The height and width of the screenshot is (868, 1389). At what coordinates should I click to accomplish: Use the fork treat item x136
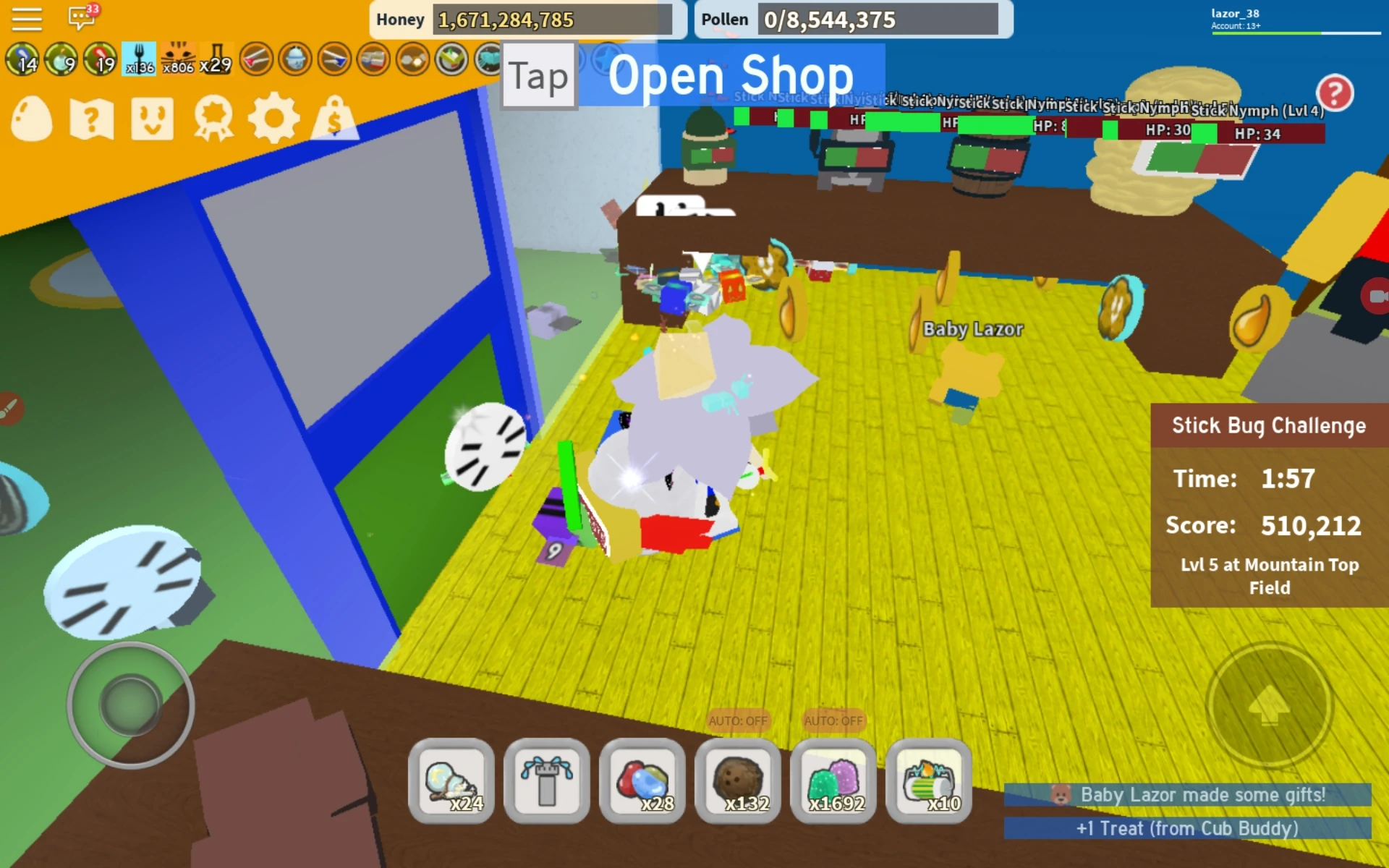pyautogui.click(x=140, y=59)
